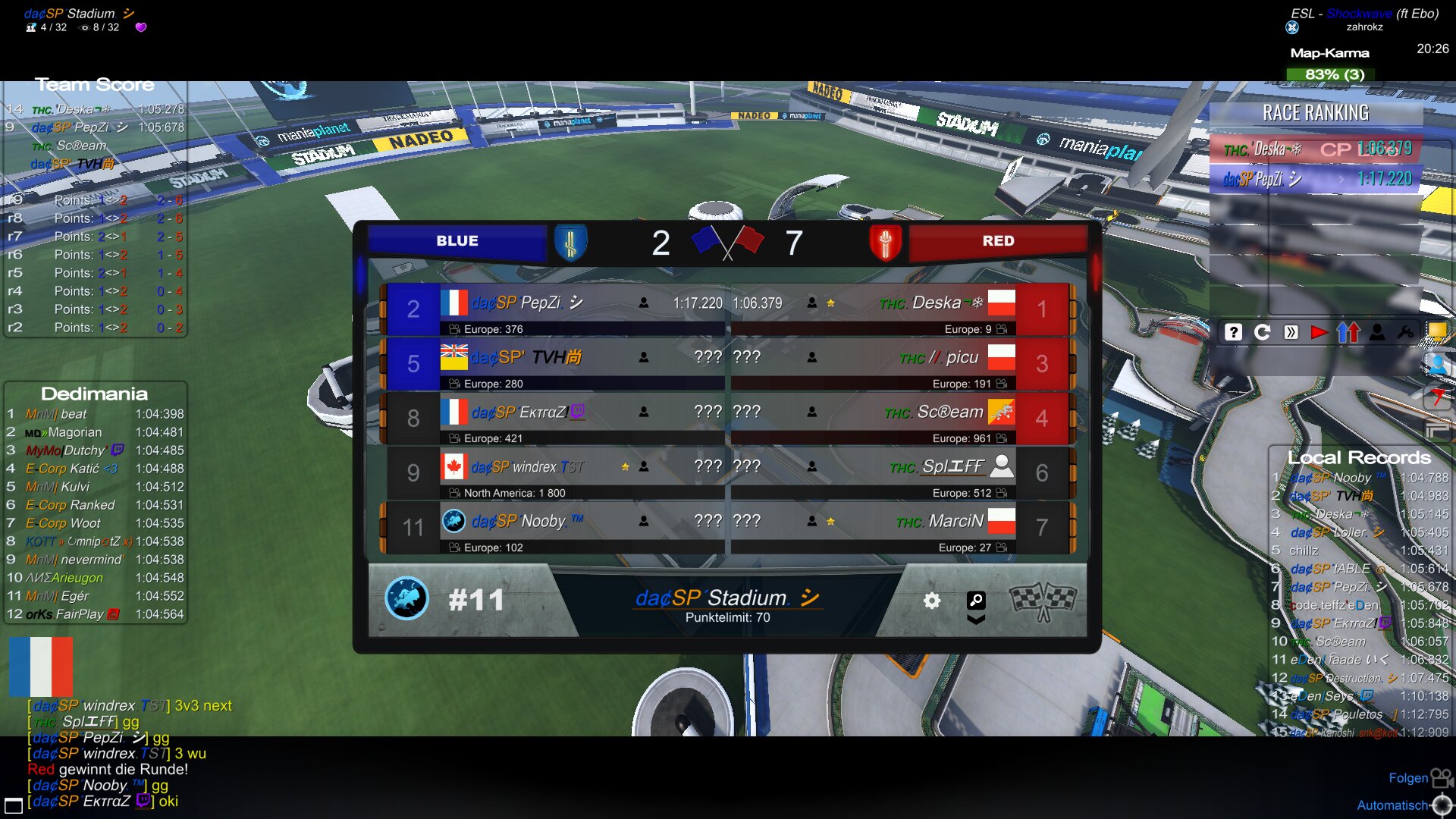This screenshot has width=1456, height=819.
Task: Click the circular restart arrow icon
Action: pos(1262,332)
